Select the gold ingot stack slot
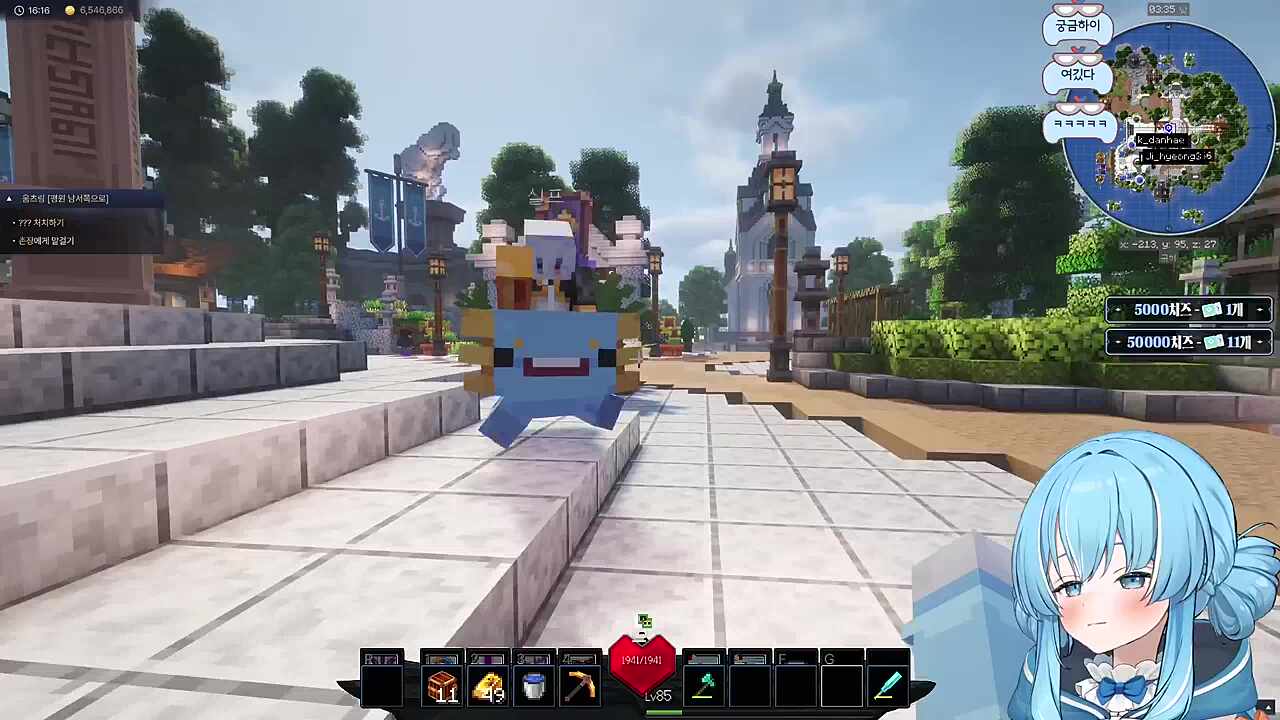 point(488,686)
